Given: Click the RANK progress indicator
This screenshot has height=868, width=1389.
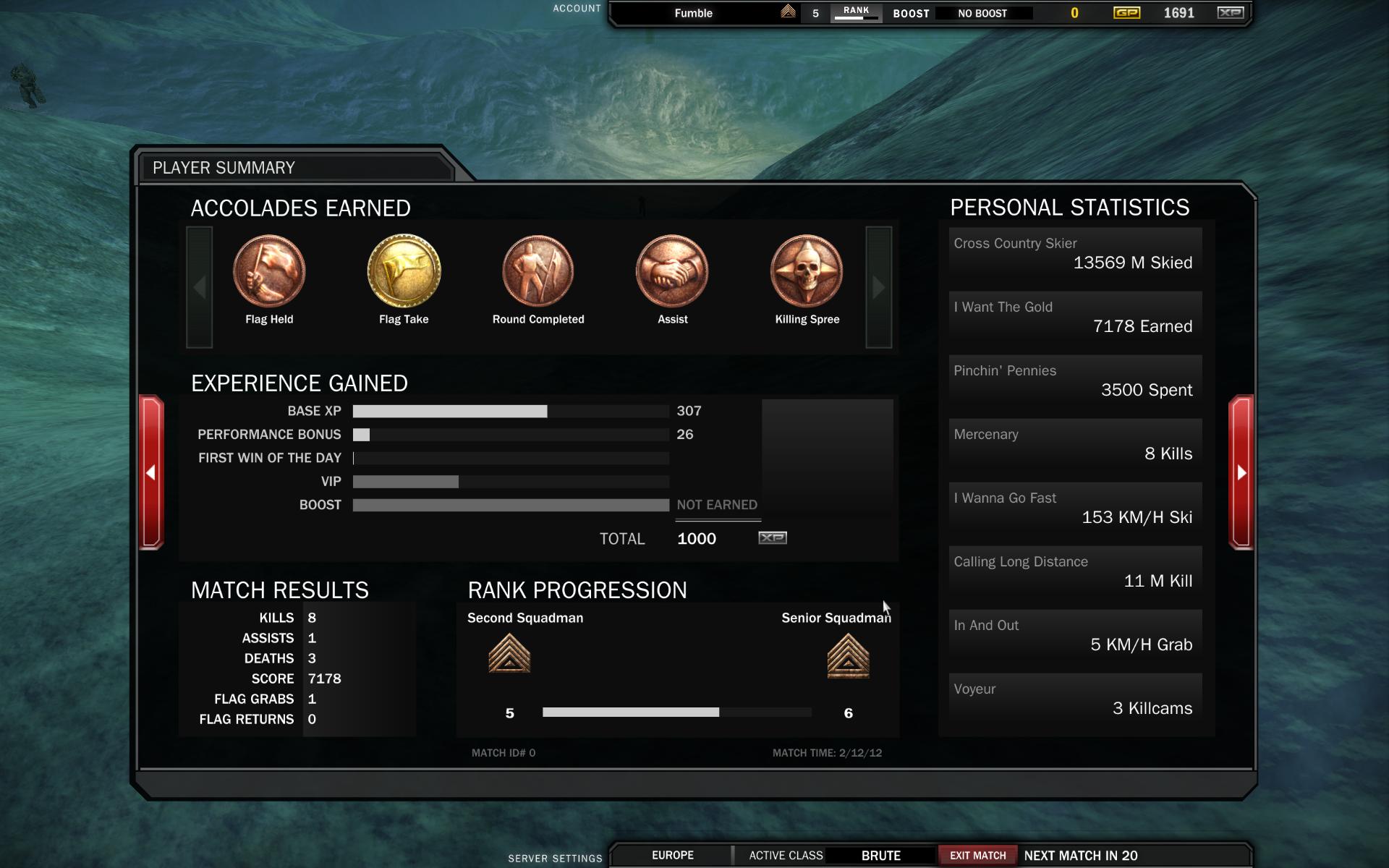Looking at the screenshot, I should (856, 13).
